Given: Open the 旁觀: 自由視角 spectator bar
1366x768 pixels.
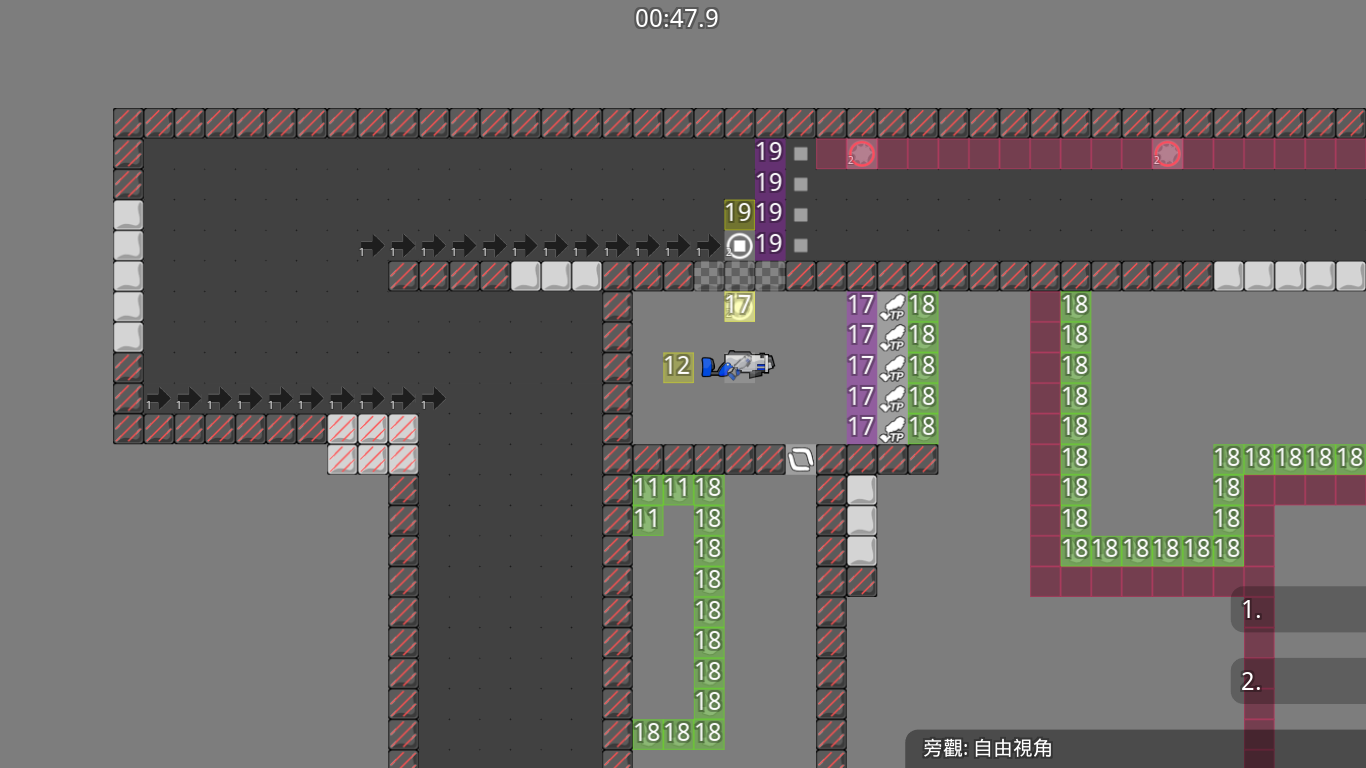Looking at the screenshot, I should 990,747.
